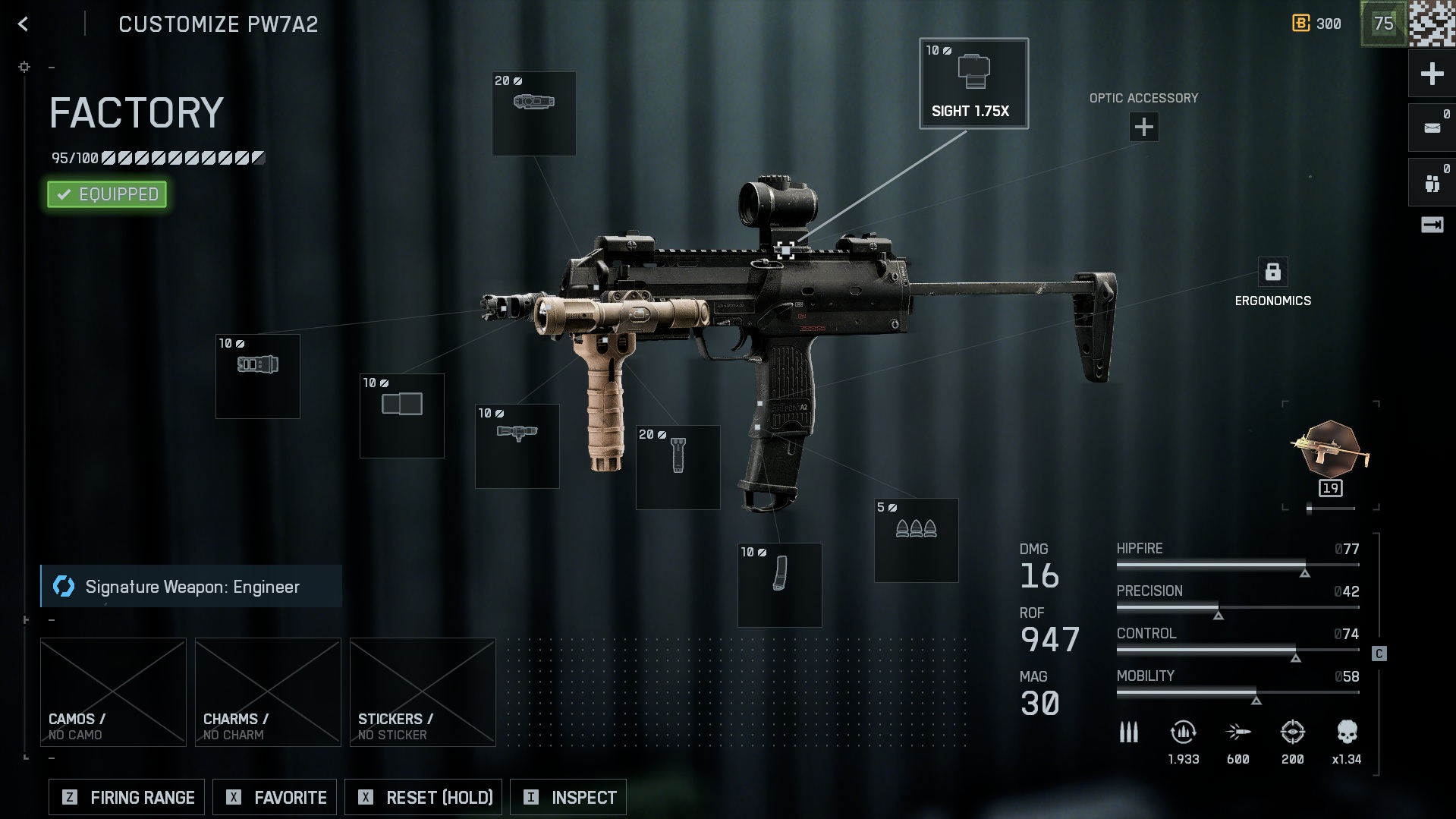Image resolution: width=1456 pixels, height=819 pixels.
Task: Open the Charms customization tile
Action: tap(268, 691)
